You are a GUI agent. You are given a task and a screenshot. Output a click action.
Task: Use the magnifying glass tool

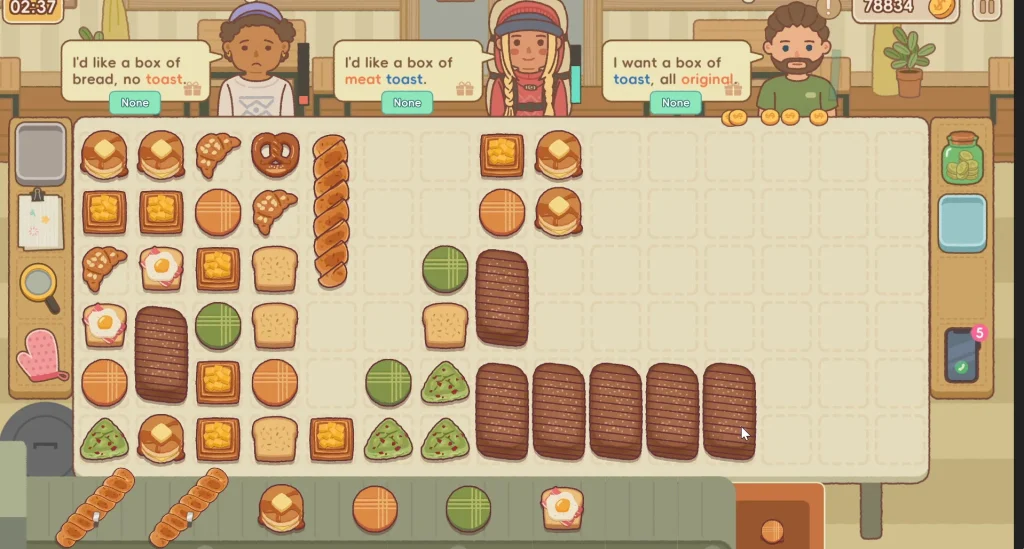39,285
